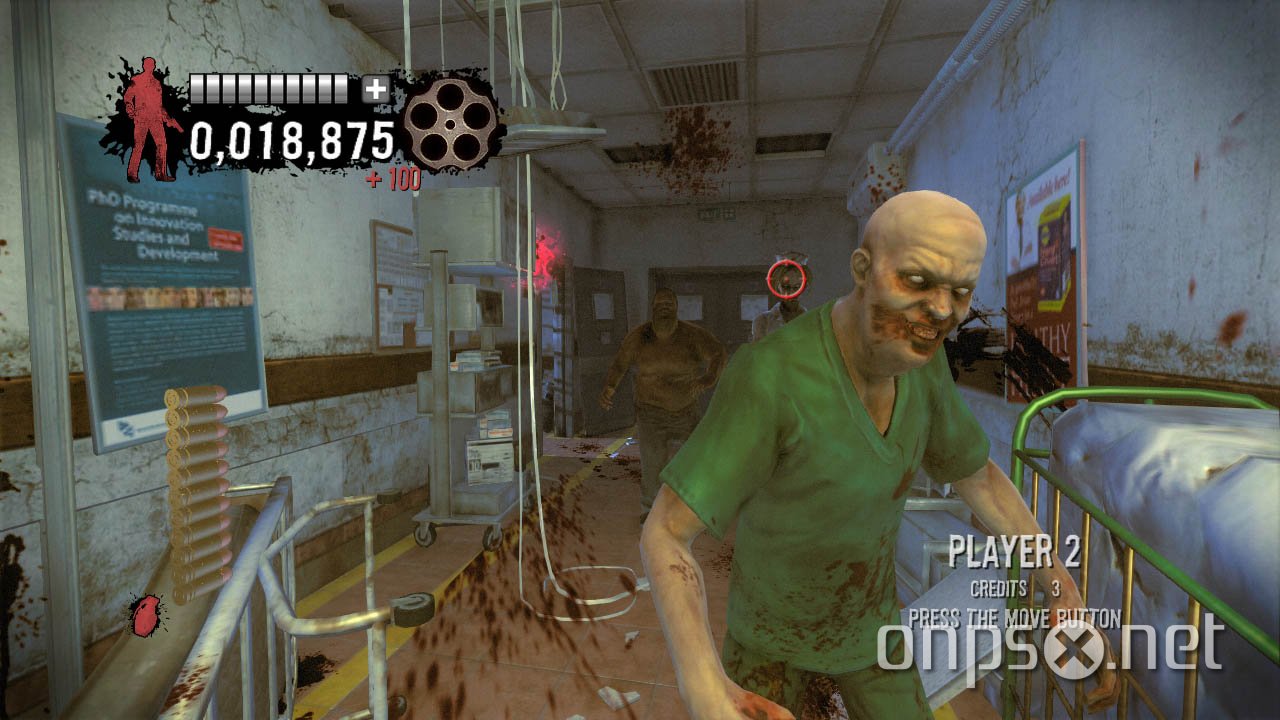This screenshot has width=1280, height=720.
Task: Toggle the last segment of the health bar
Action: click(x=340, y=88)
